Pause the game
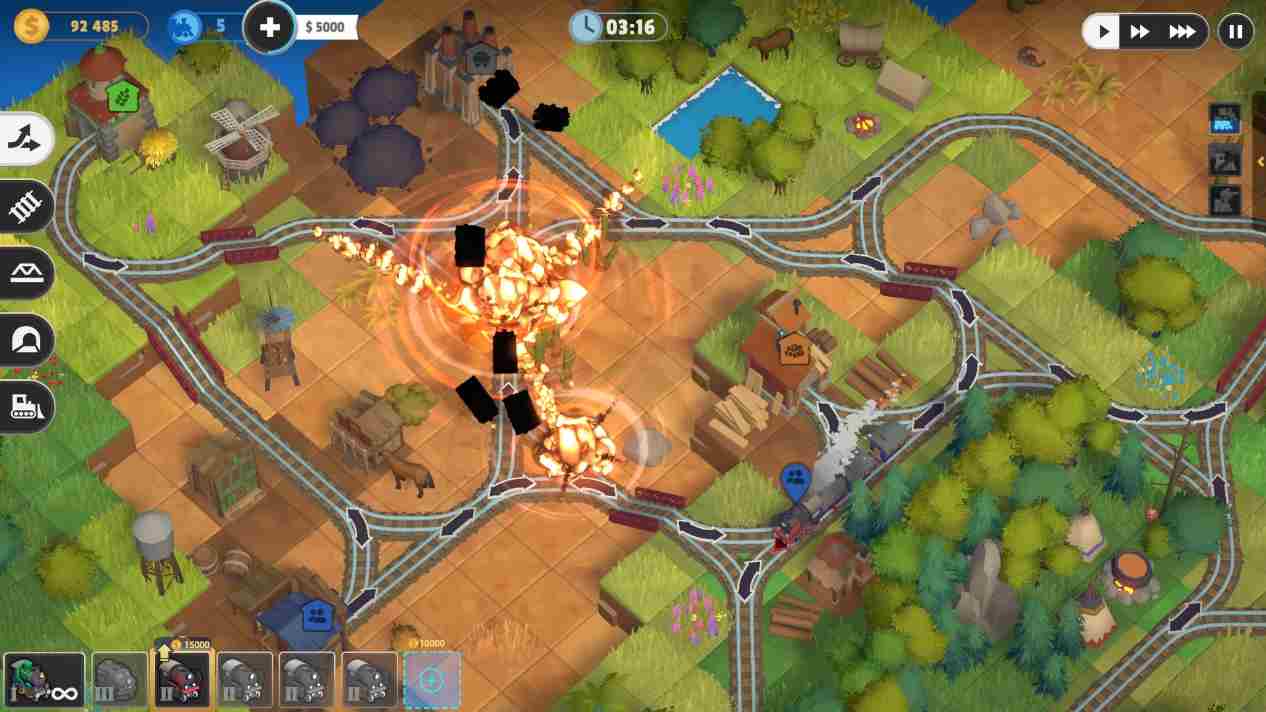This screenshot has height=712, width=1266. [x=1236, y=32]
